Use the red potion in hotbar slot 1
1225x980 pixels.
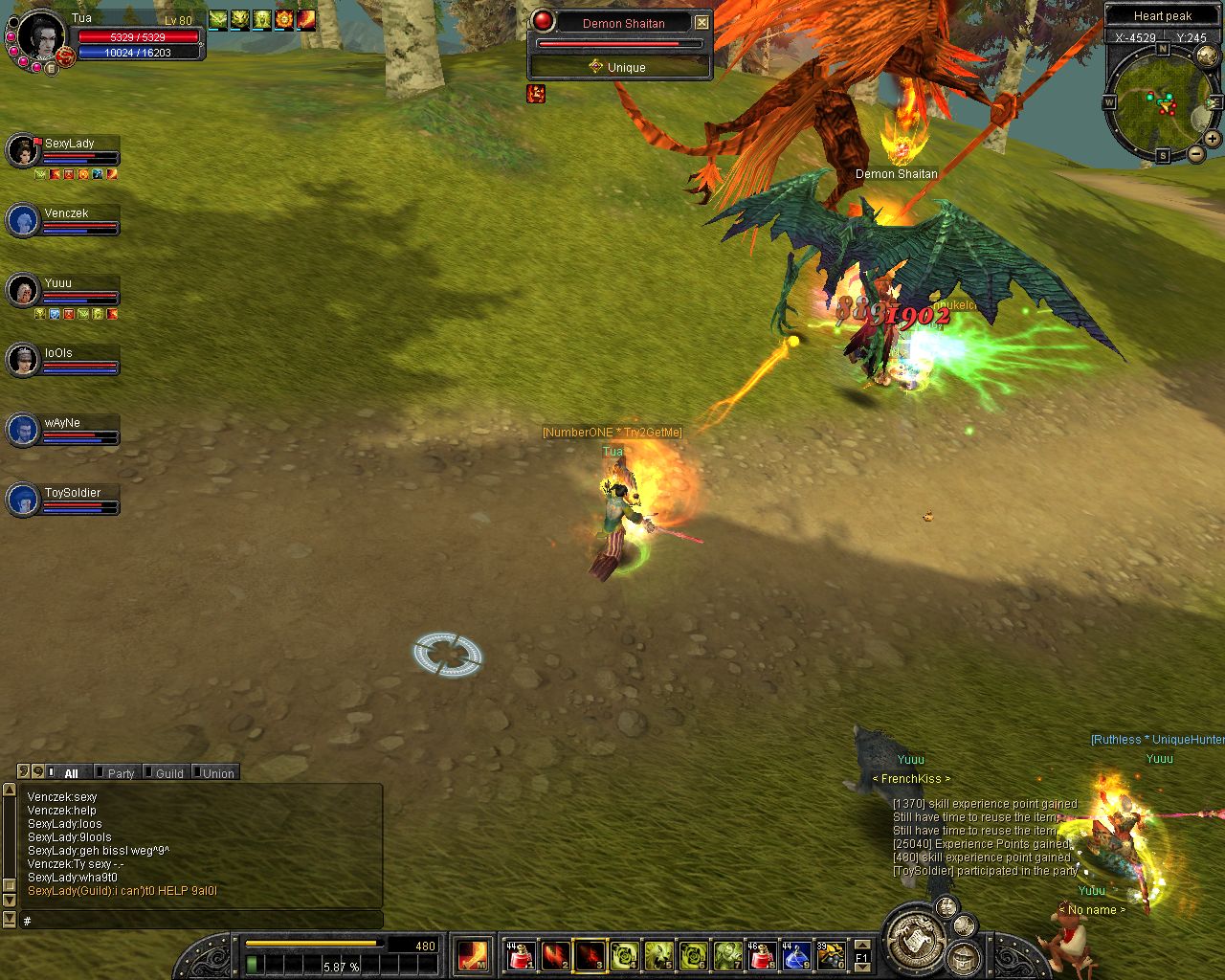point(521,955)
